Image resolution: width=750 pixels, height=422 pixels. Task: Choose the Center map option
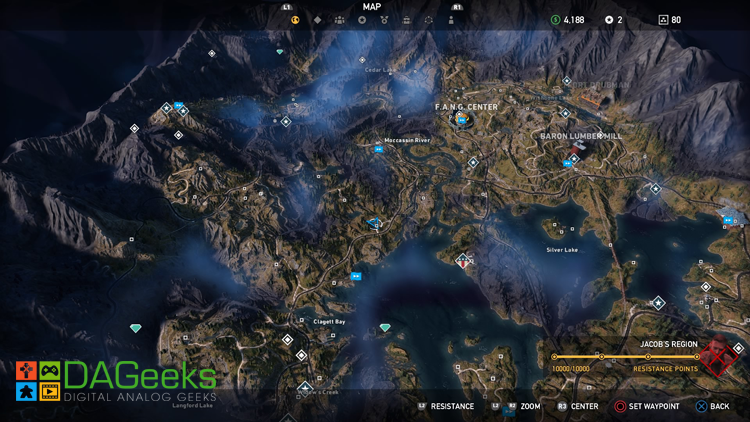click(578, 407)
